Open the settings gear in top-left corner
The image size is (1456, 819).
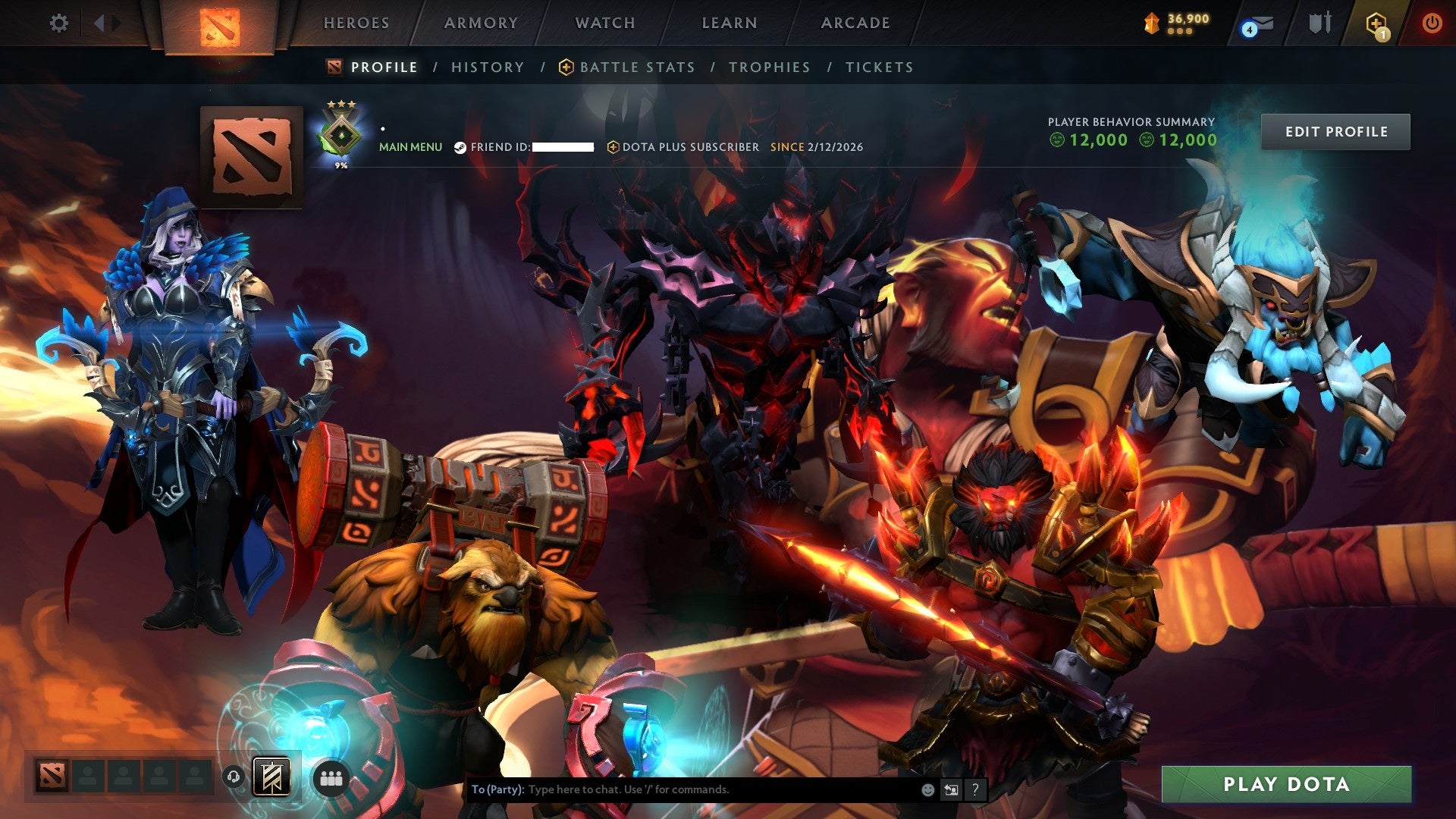tap(58, 23)
